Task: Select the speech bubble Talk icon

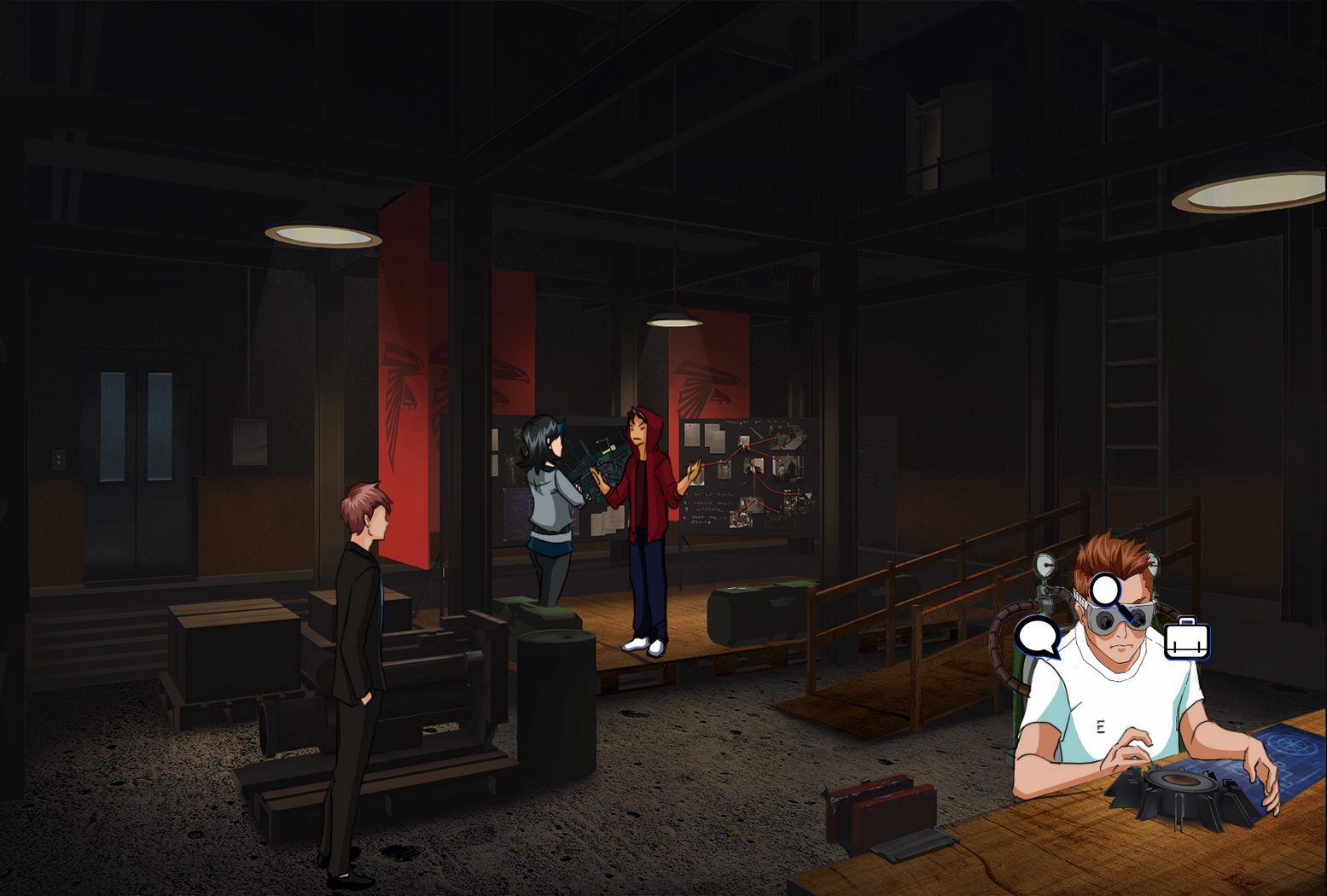Action: point(1039,636)
